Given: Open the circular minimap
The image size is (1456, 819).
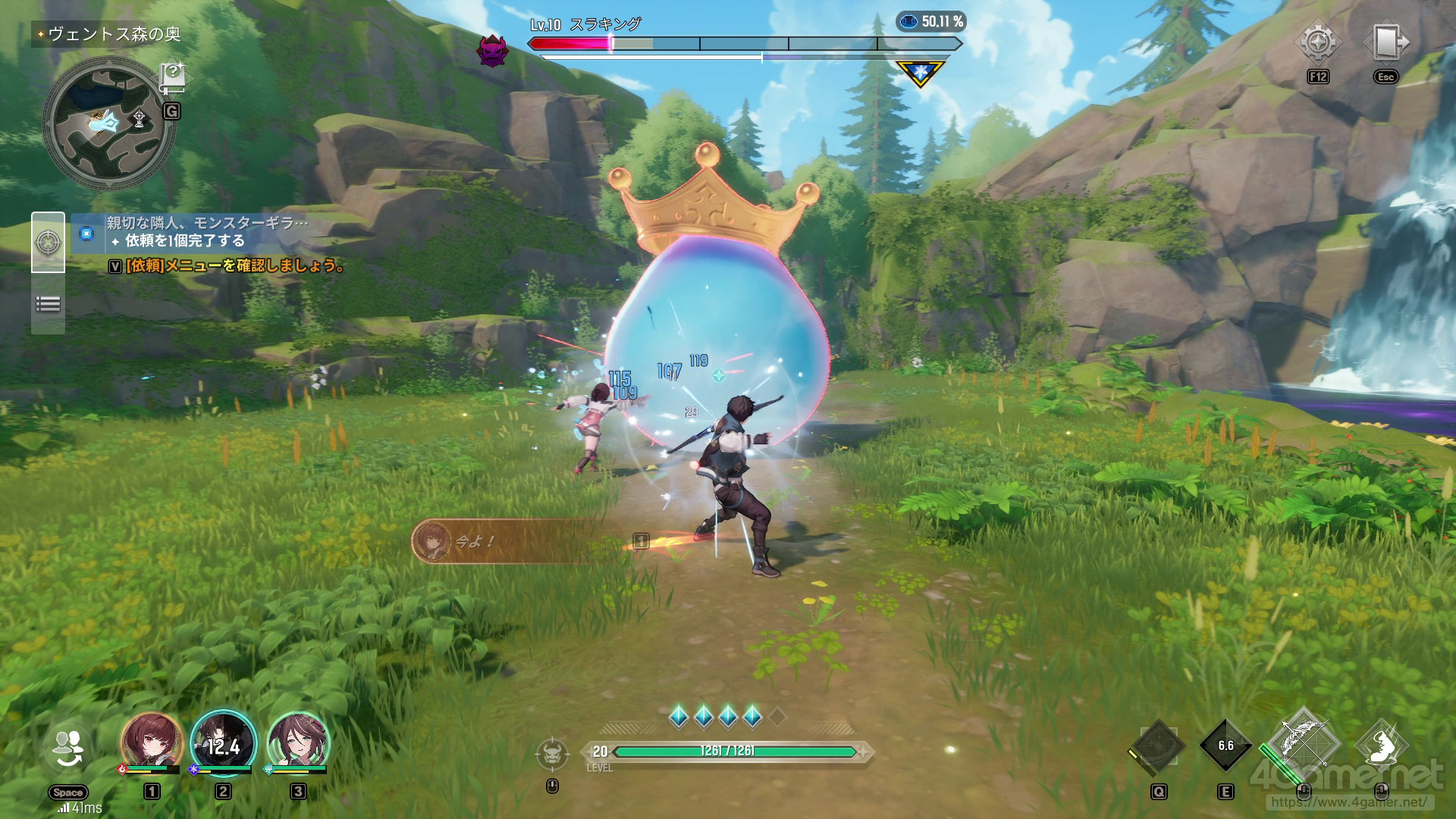Looking at the screenshot, I should tap(108, 124).
